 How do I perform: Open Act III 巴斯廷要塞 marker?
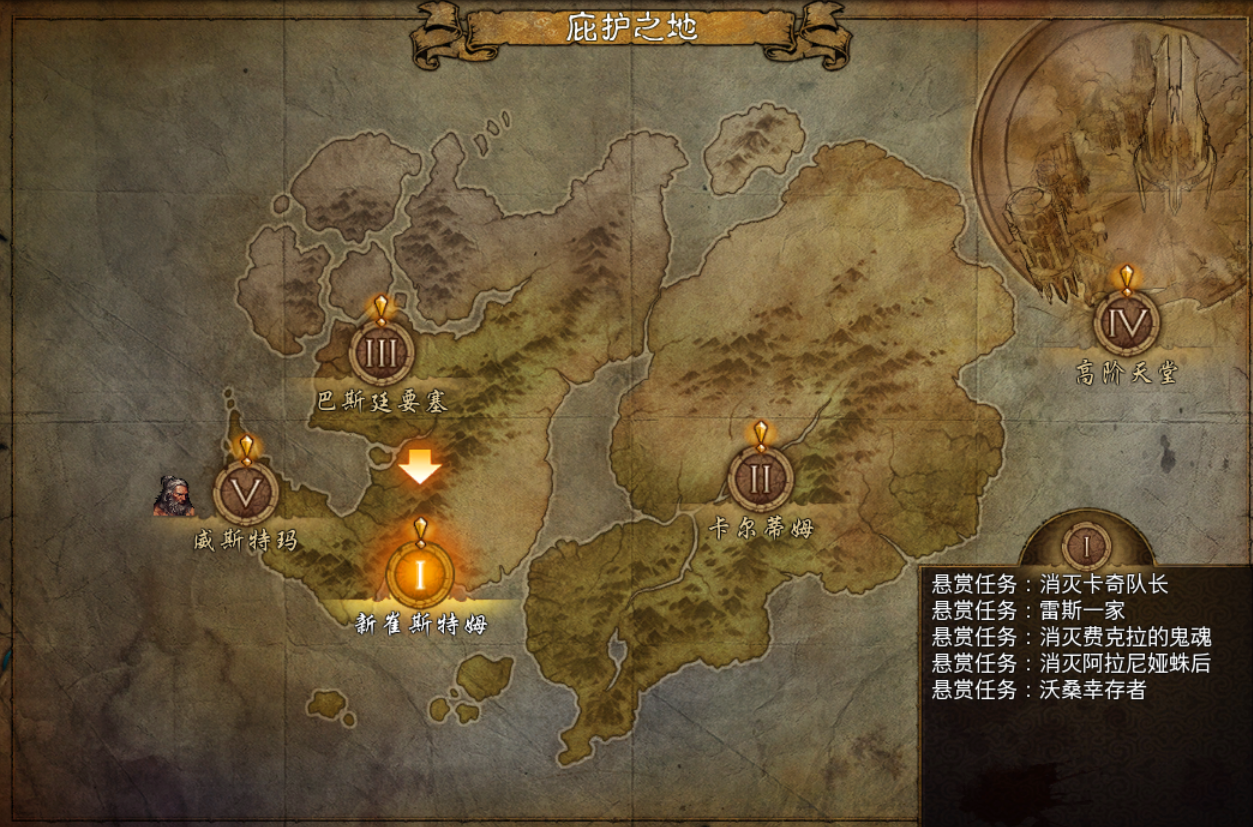coord(381,352)
